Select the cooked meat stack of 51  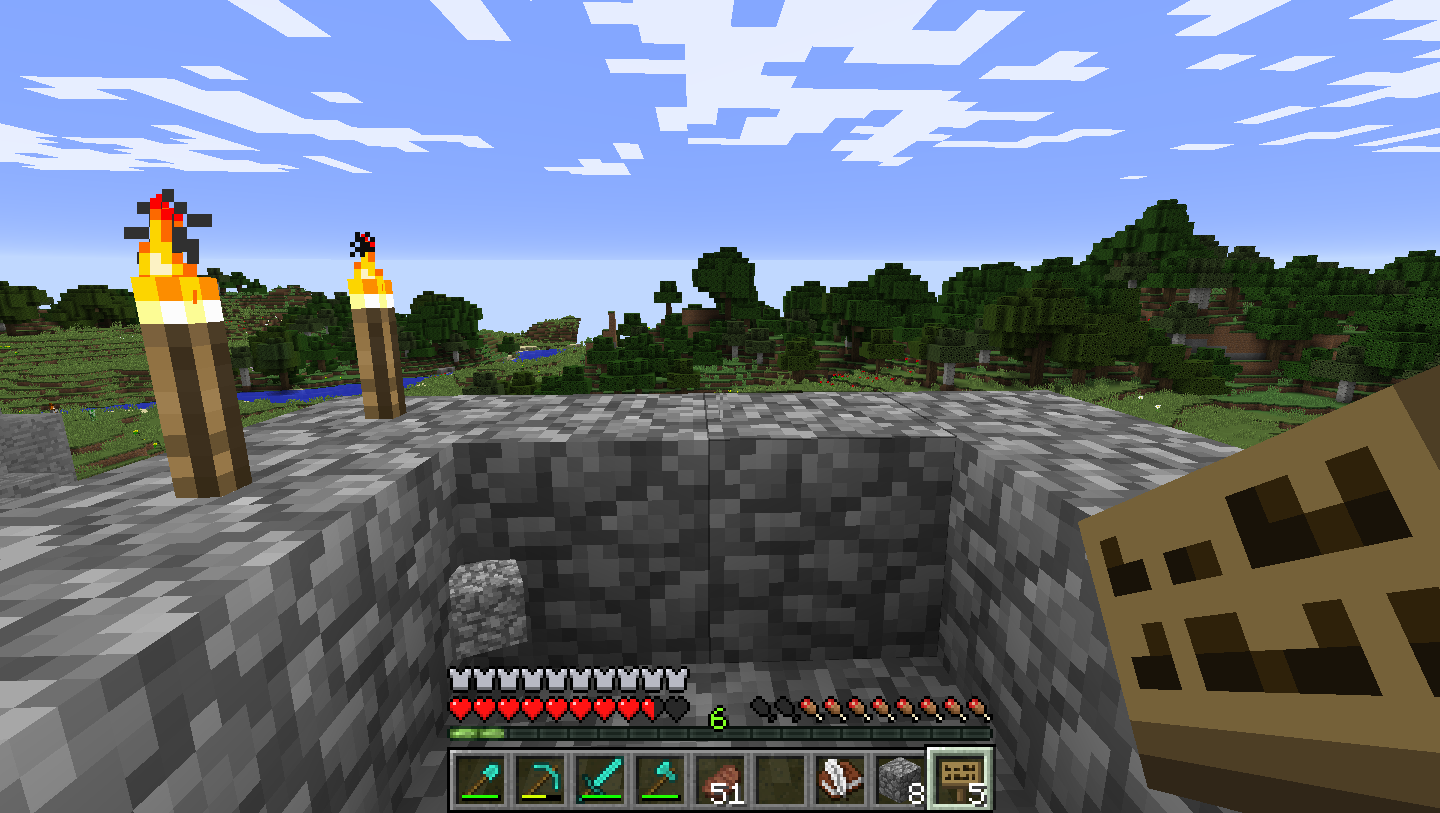720,780
